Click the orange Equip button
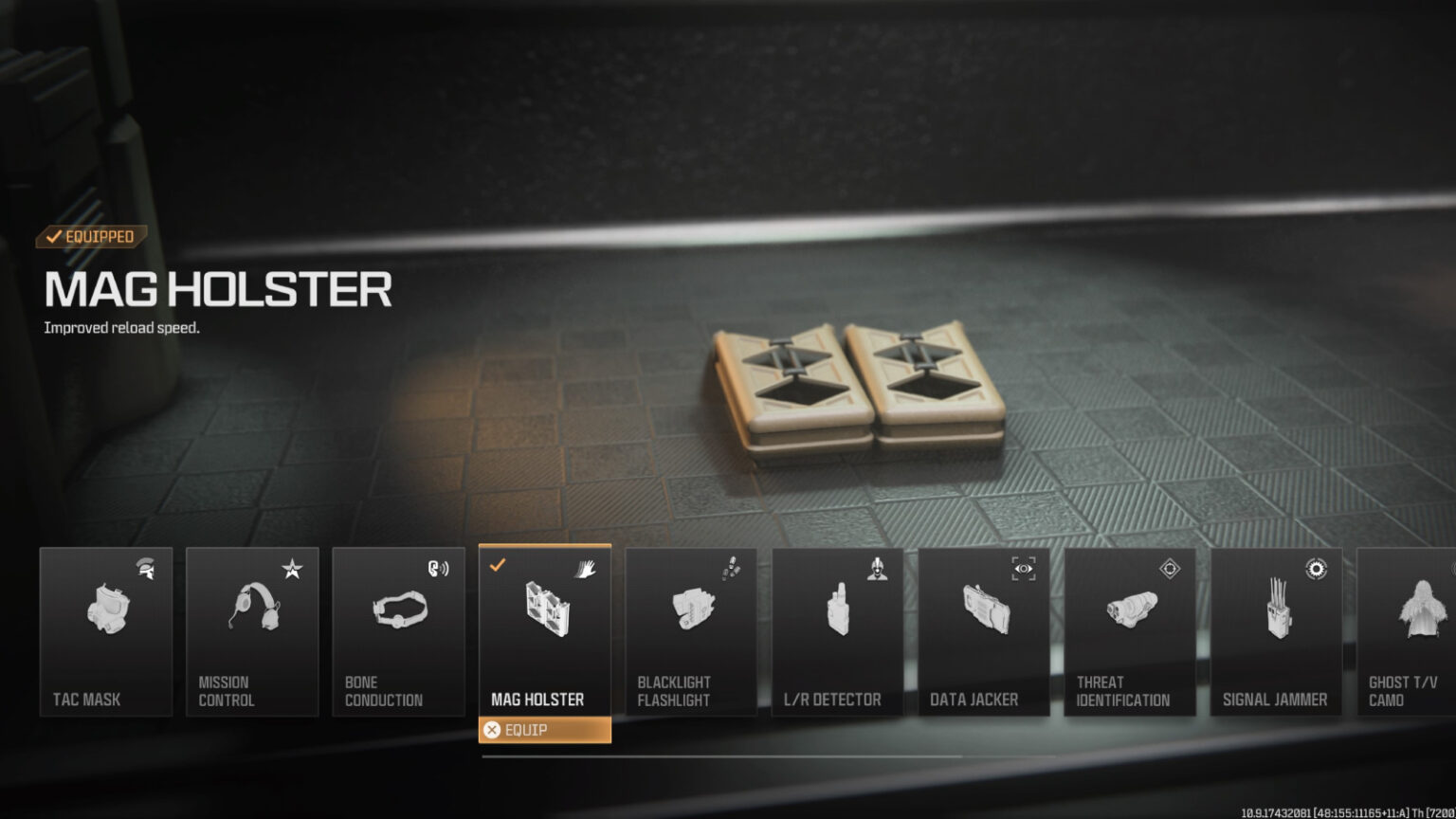 [545, 730]
